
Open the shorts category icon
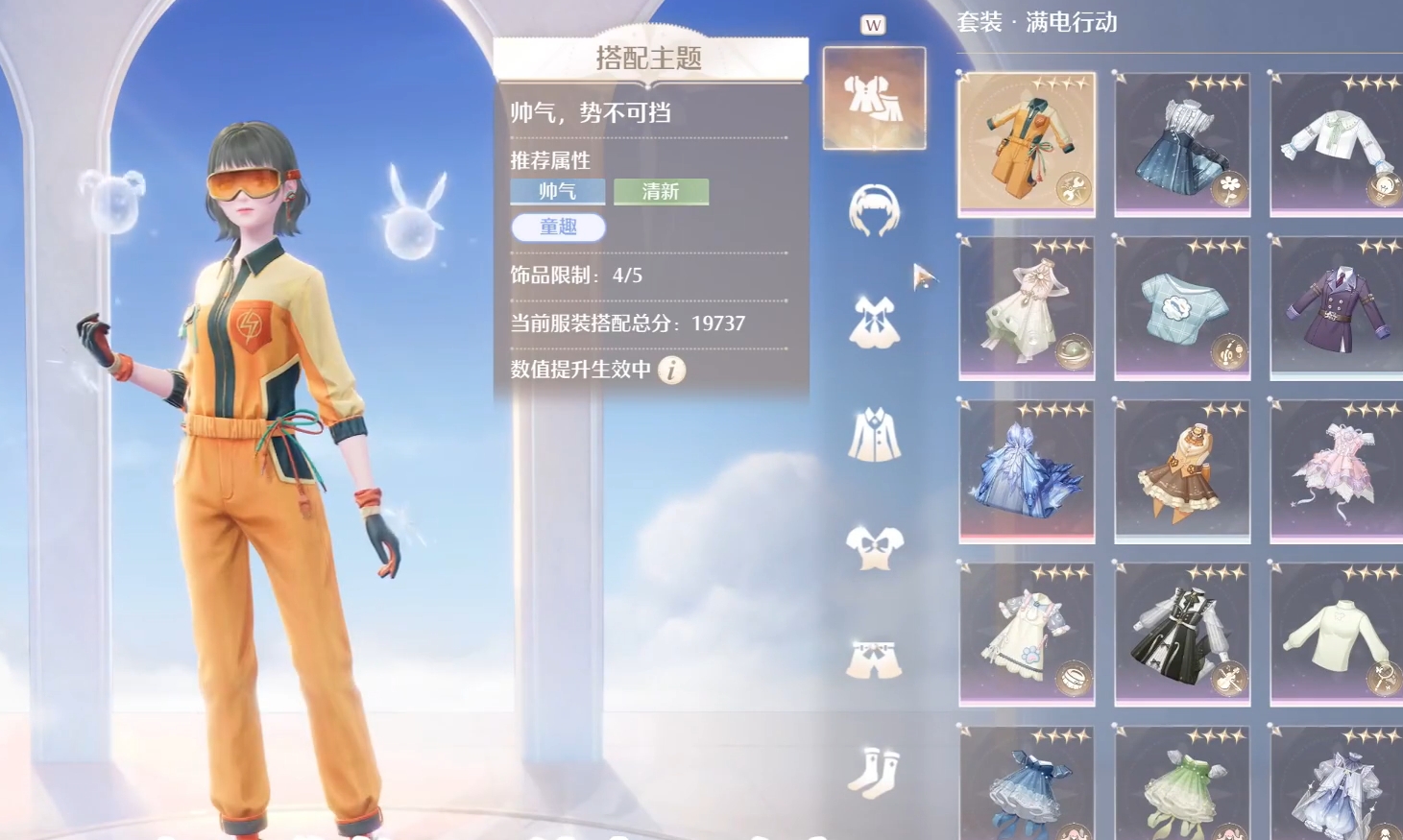(x=875, y=658)
